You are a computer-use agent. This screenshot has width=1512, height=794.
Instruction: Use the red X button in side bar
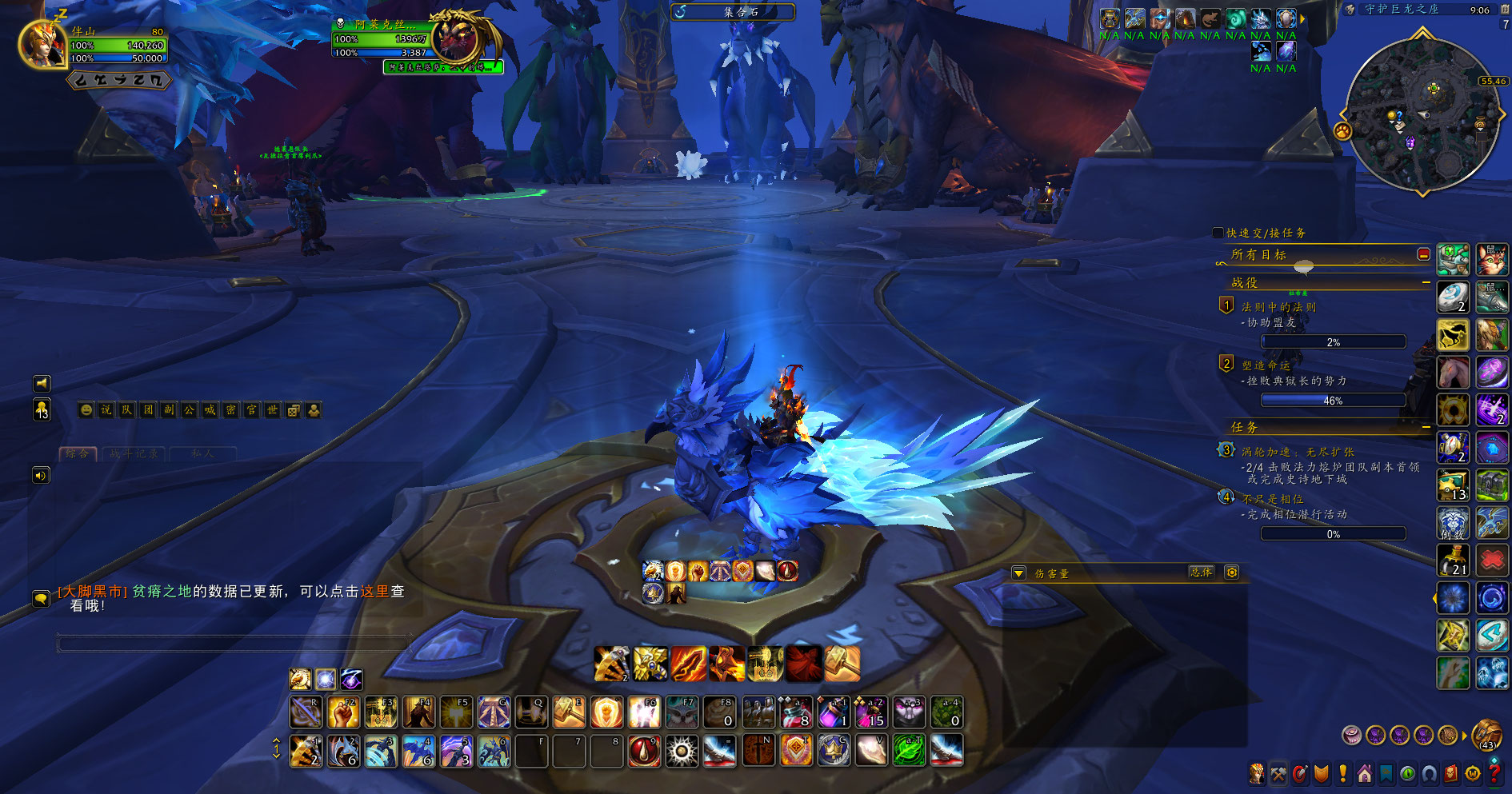pos(1492,560)
